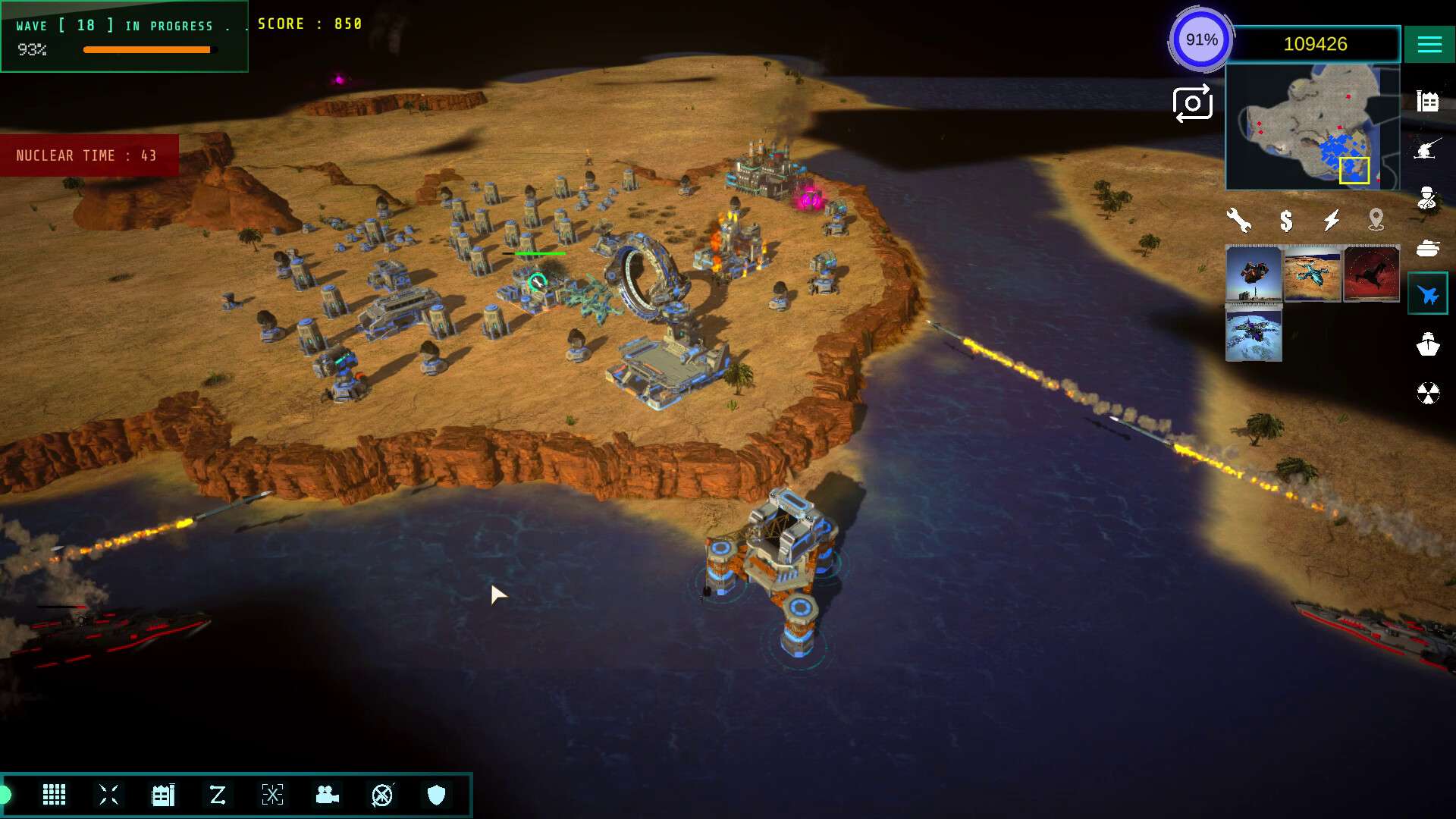Build the teal jet on desert thumbnail

coord(1313,274)
